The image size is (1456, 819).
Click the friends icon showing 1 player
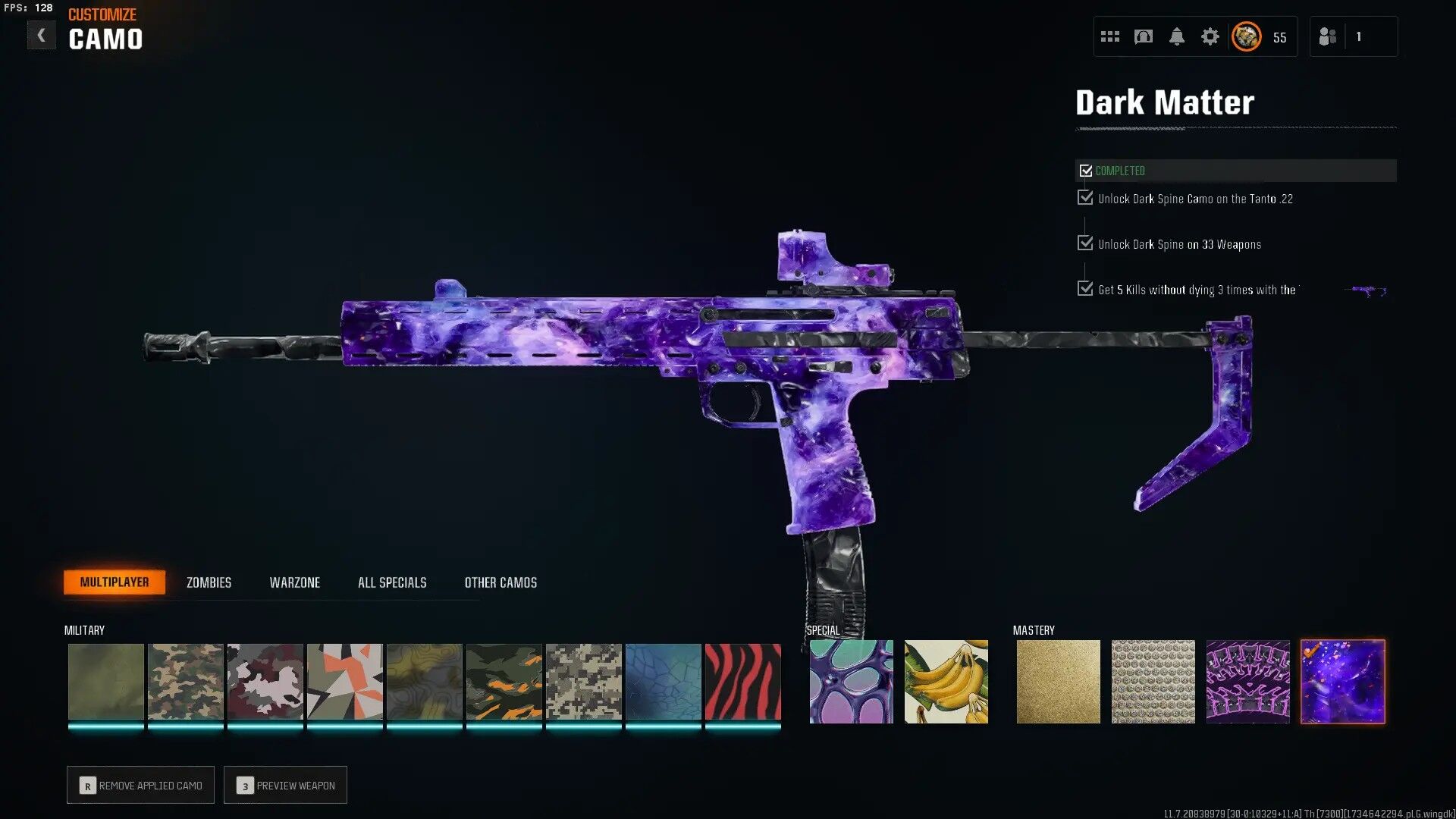pyautogui.click(x=1328, y=36)
